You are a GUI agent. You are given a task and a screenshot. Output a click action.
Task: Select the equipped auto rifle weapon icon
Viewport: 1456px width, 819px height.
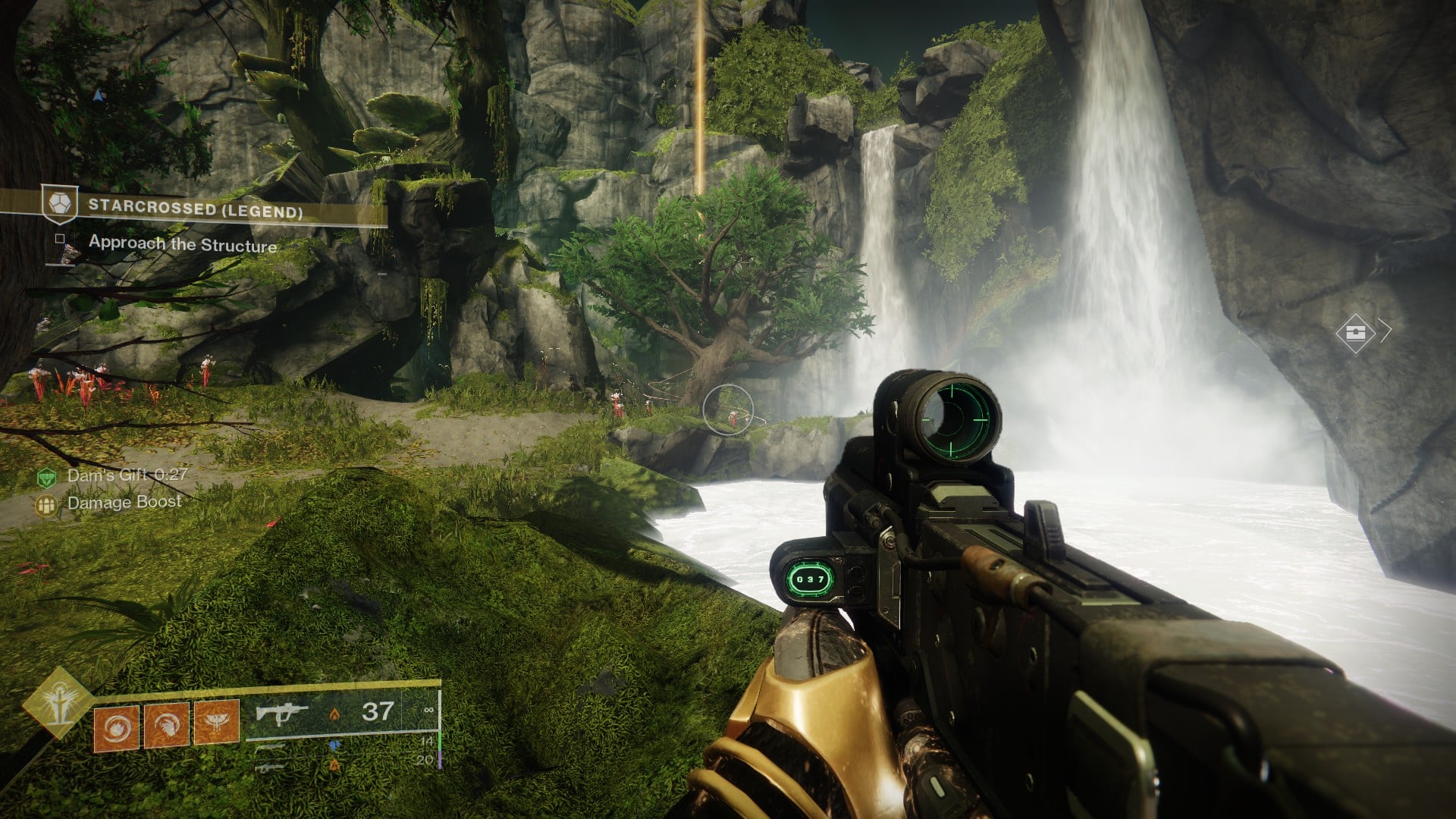(281, 713)
